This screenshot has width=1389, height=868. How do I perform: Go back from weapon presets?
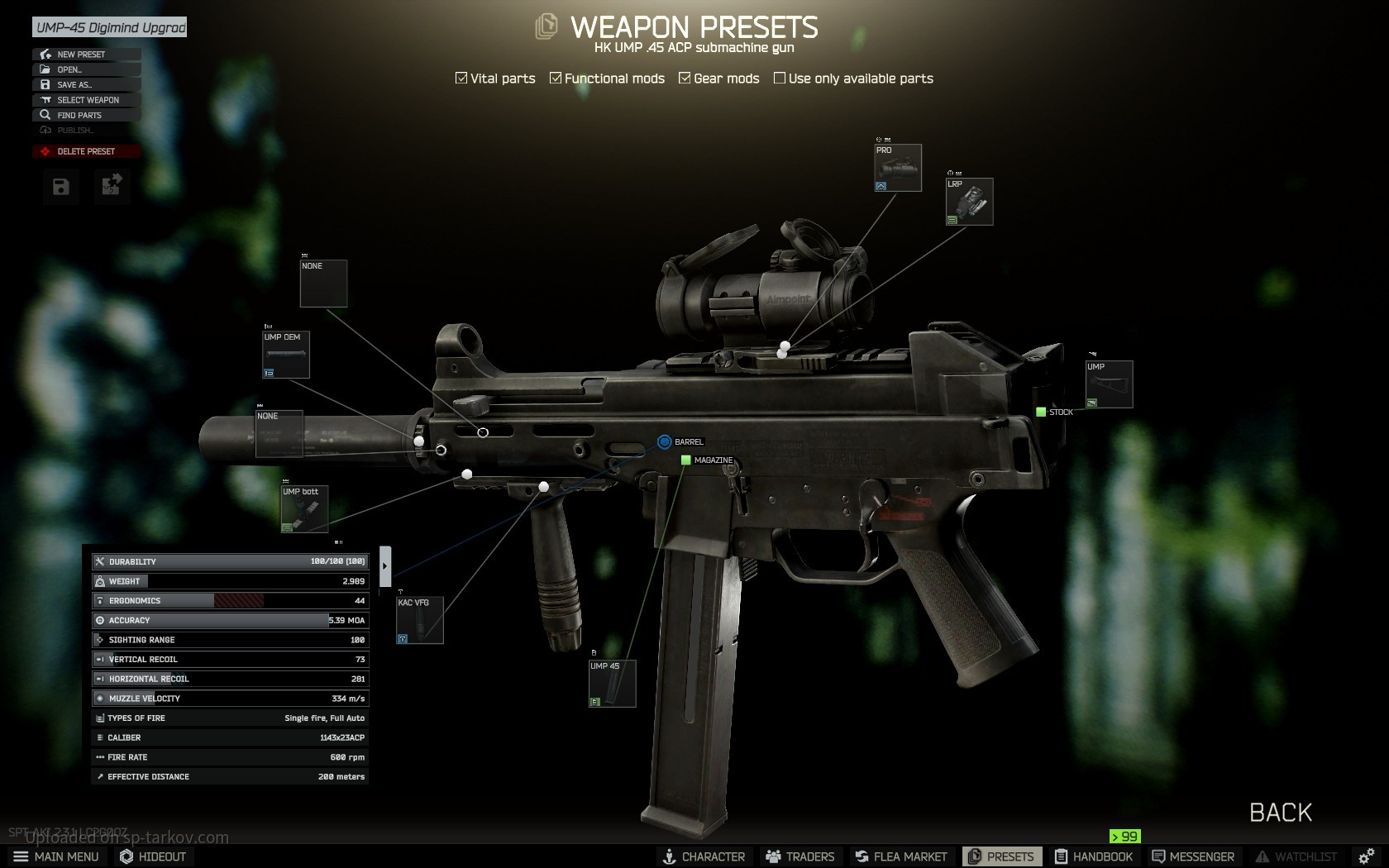[x=1280, y=813]
